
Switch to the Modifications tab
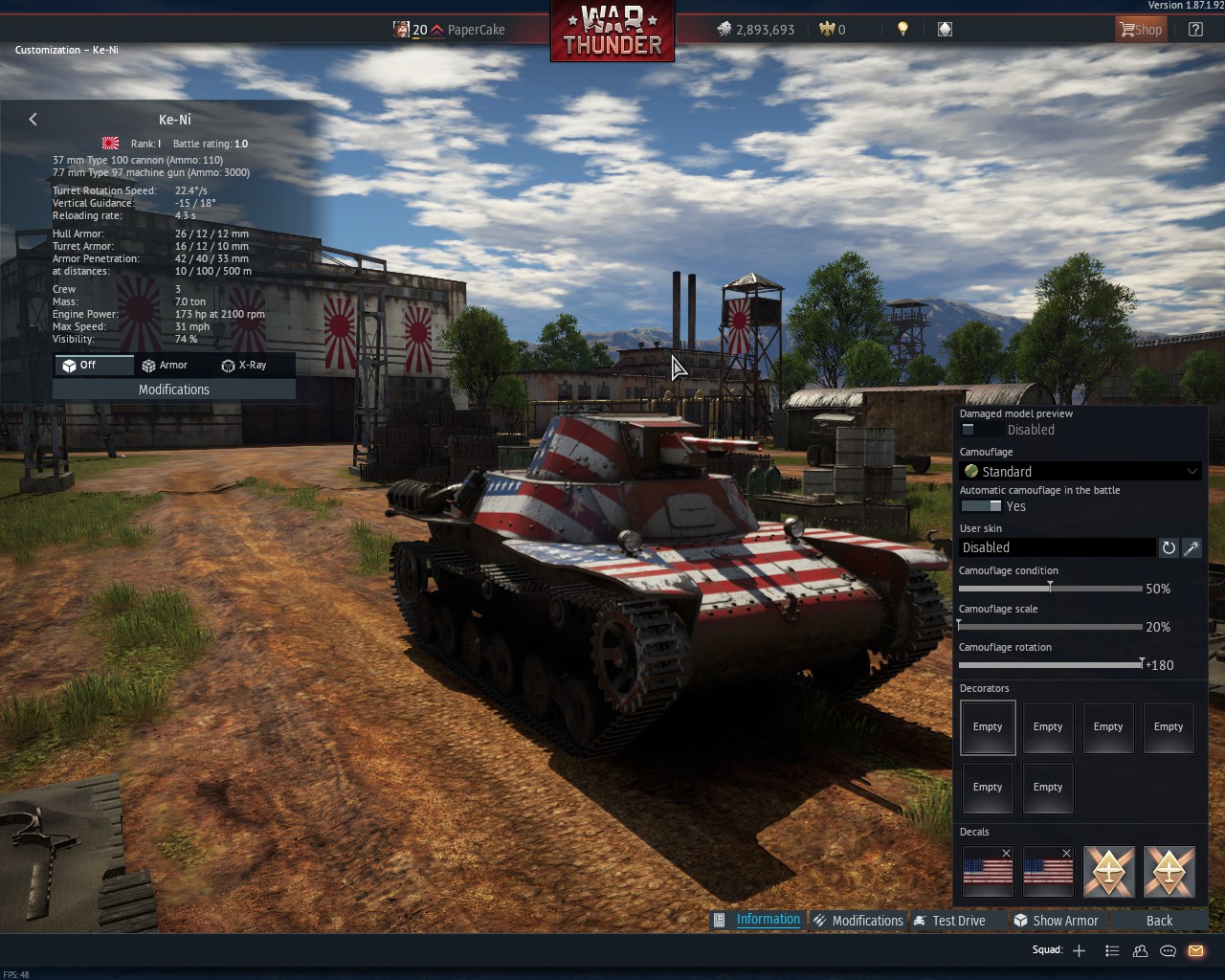(x=858, y=920)
